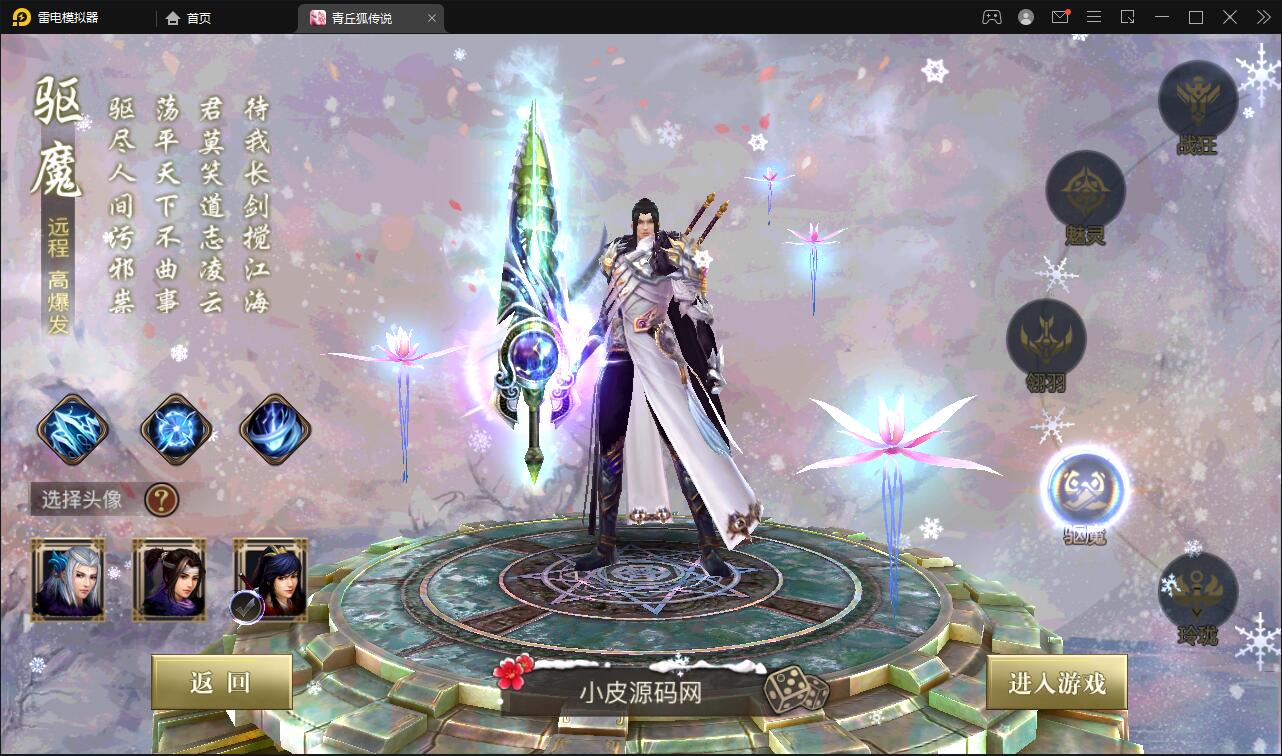The image size is (1282, 756).
Task: View the swirling blue vortex skill icon
Action: click(x=275, y=430)
